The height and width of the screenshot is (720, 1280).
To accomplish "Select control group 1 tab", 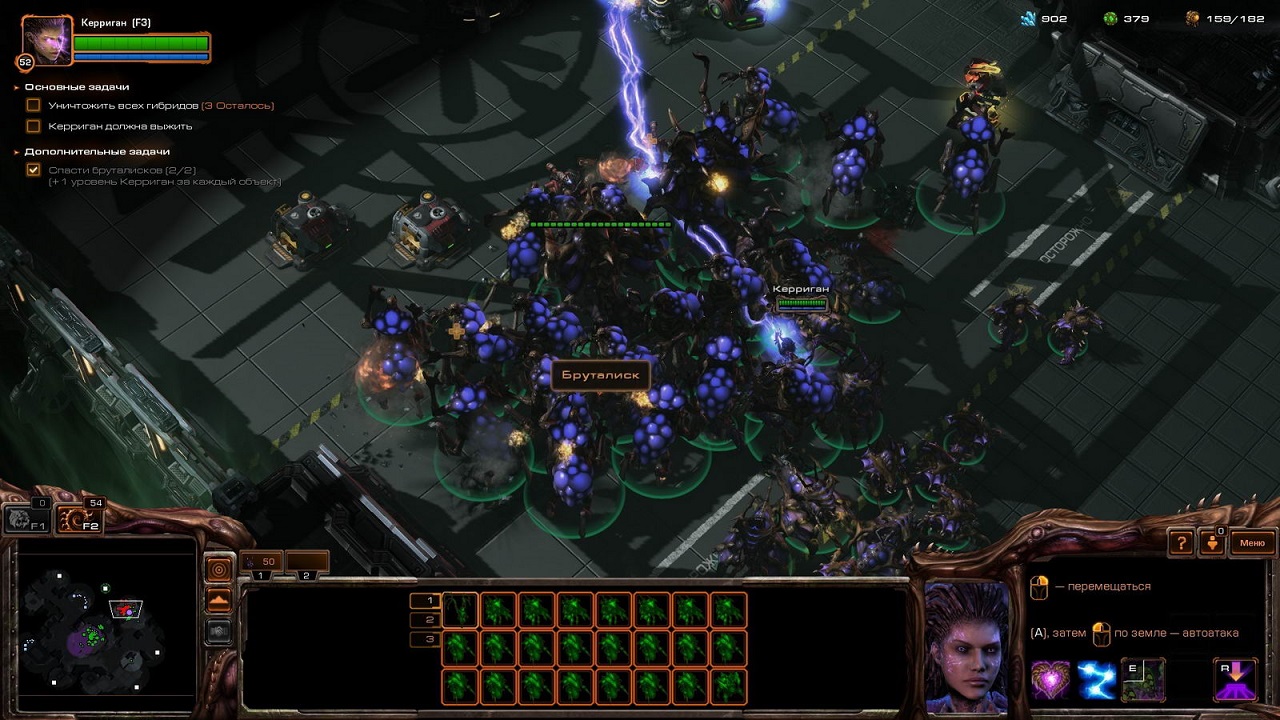I will pos(261,563).
